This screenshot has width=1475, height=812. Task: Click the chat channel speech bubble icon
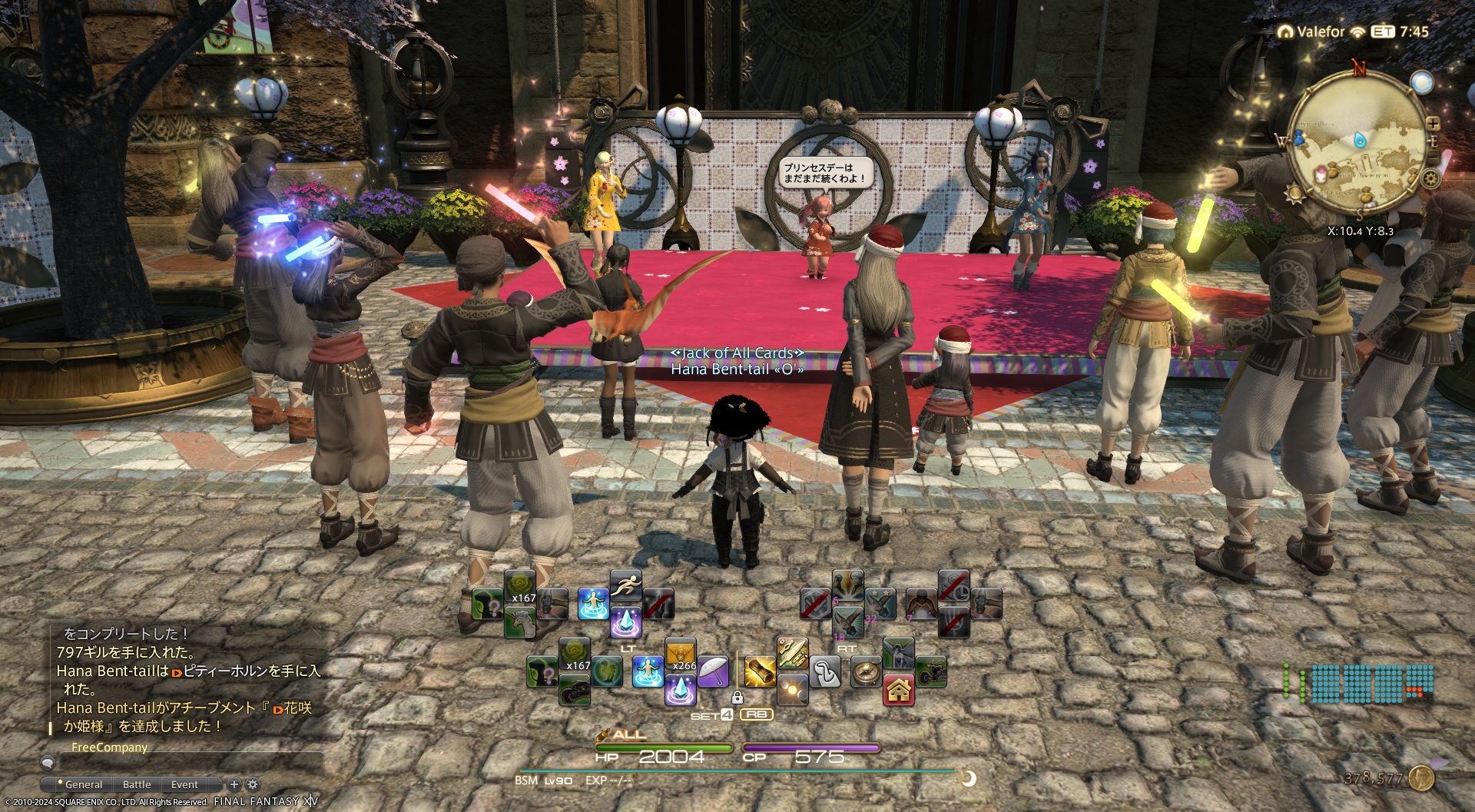point(48,763)
